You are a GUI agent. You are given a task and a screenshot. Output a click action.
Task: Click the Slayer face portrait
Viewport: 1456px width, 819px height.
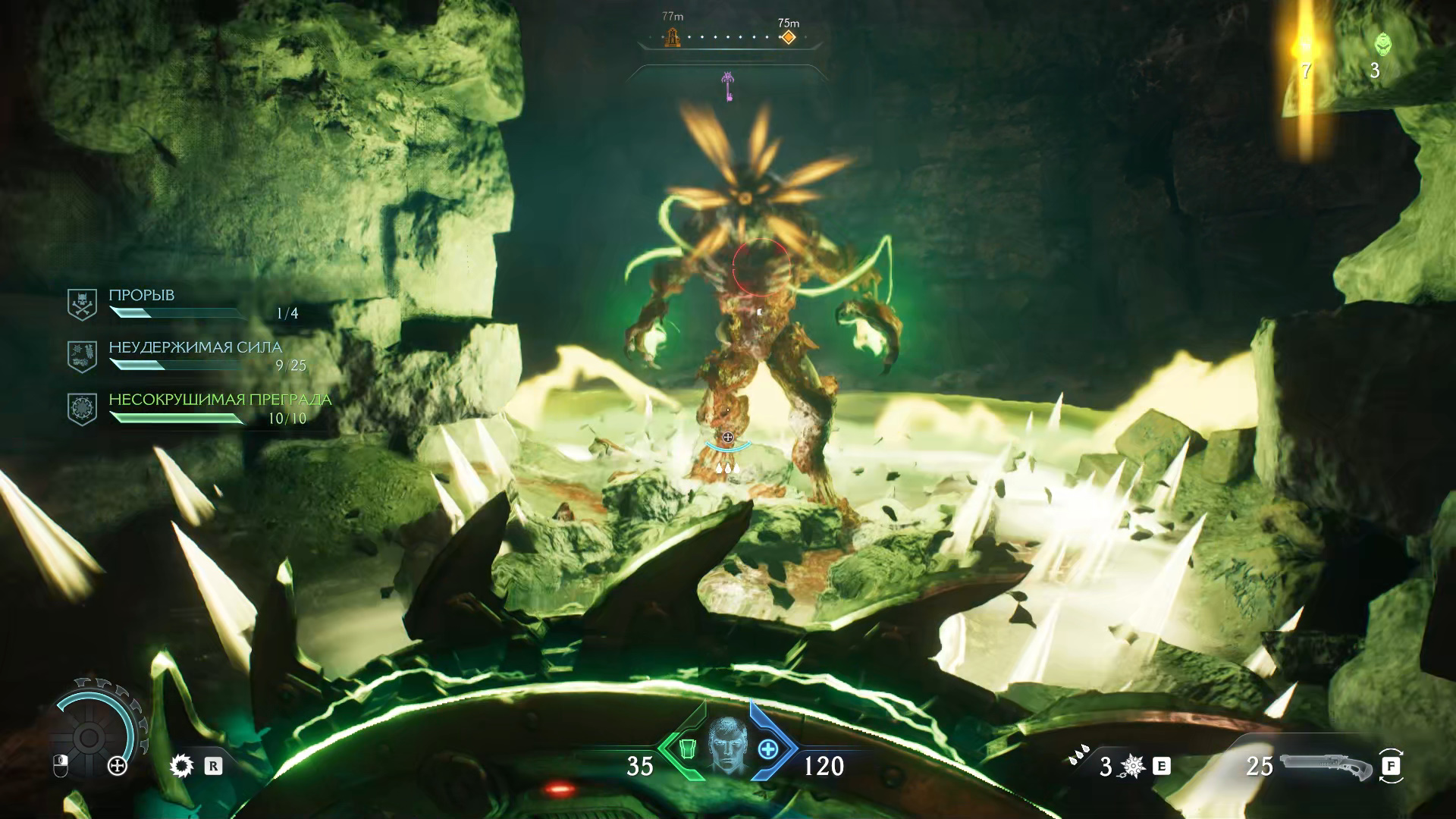[726, 745]
